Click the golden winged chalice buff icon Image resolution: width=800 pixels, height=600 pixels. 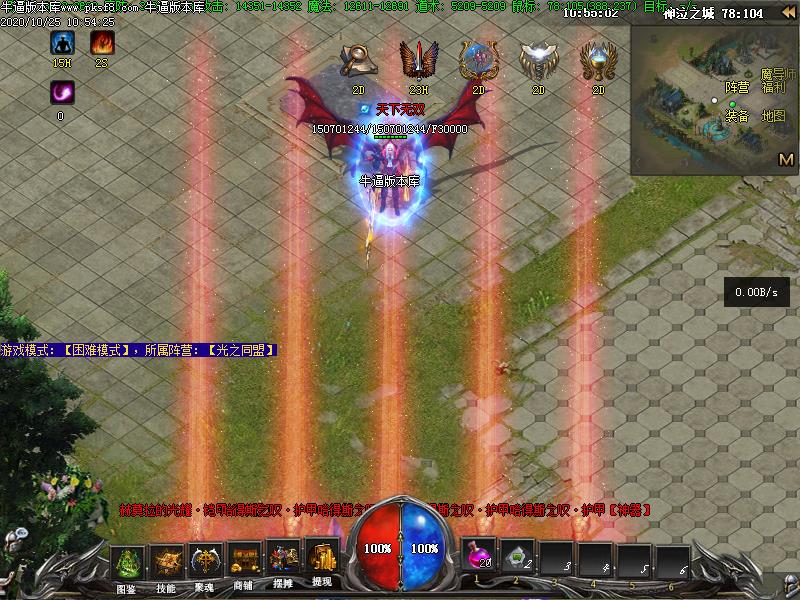pos(598,60)
